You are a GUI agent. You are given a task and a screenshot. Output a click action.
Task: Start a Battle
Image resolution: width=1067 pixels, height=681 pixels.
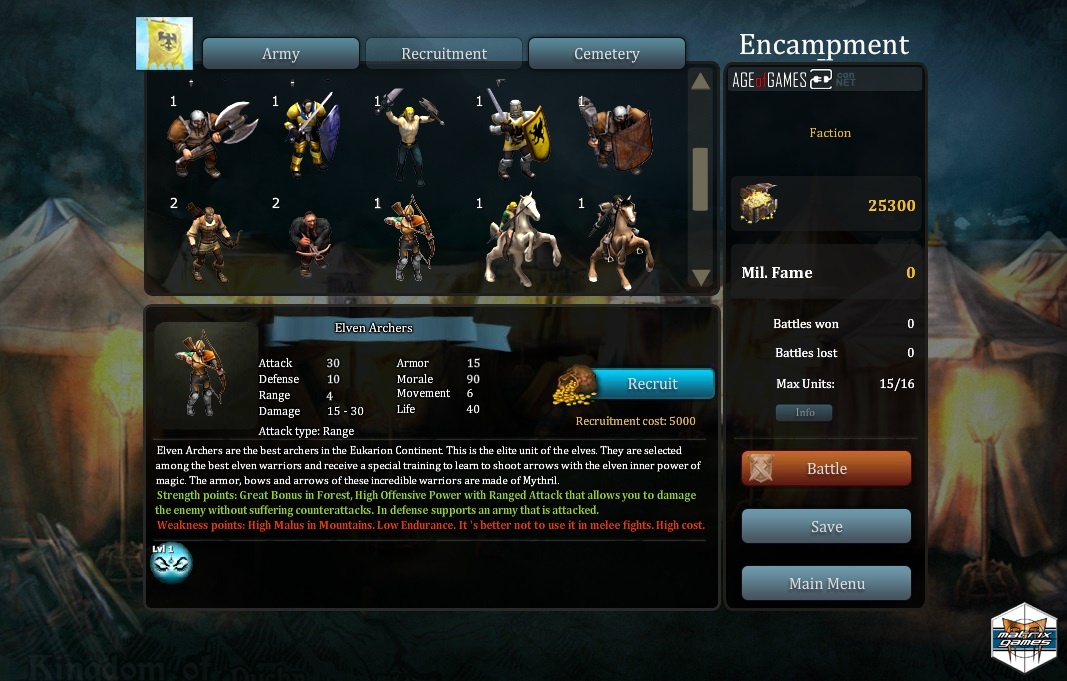coord(826,469)
